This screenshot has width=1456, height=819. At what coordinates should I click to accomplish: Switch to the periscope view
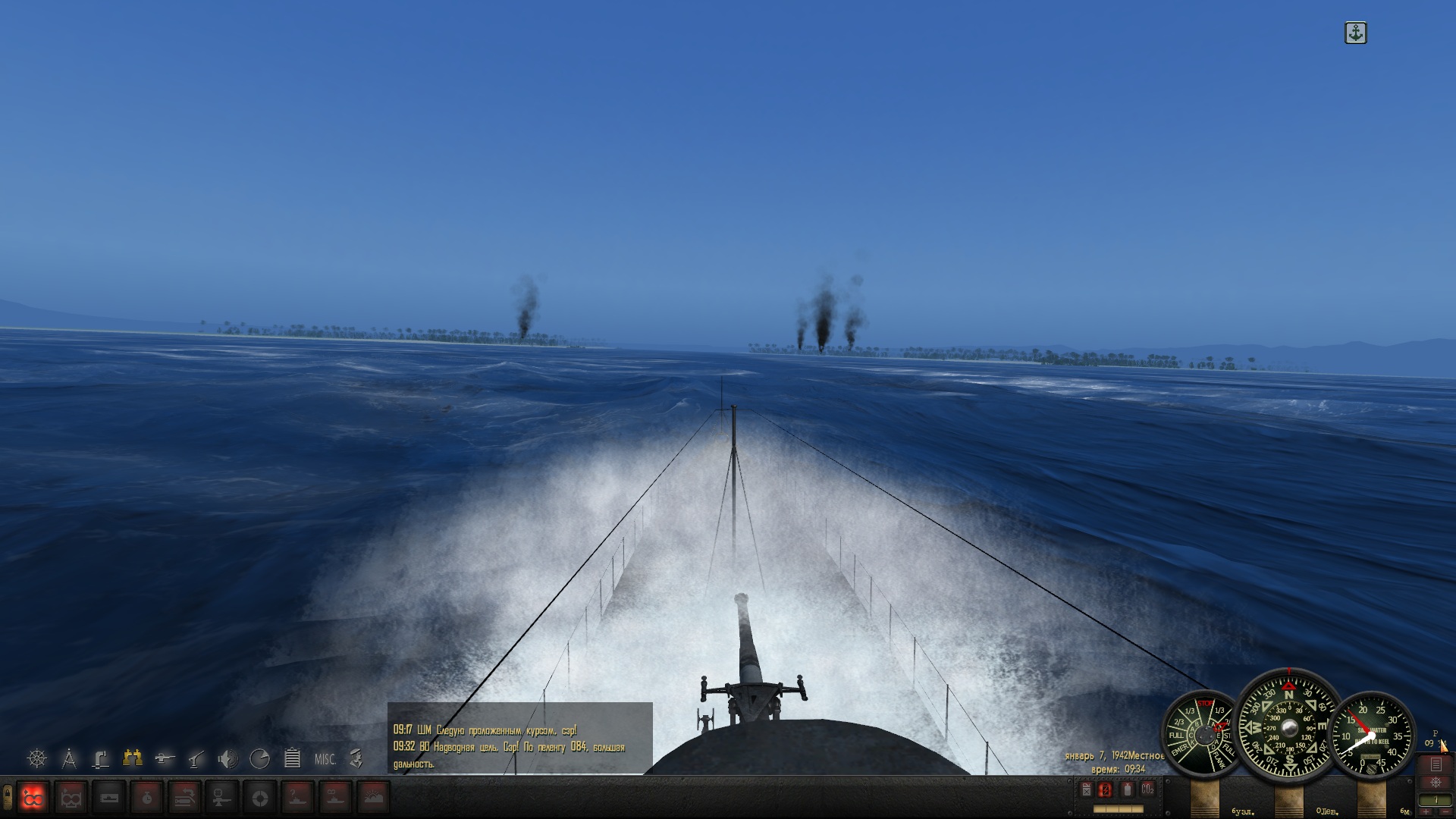pos(101,758)
